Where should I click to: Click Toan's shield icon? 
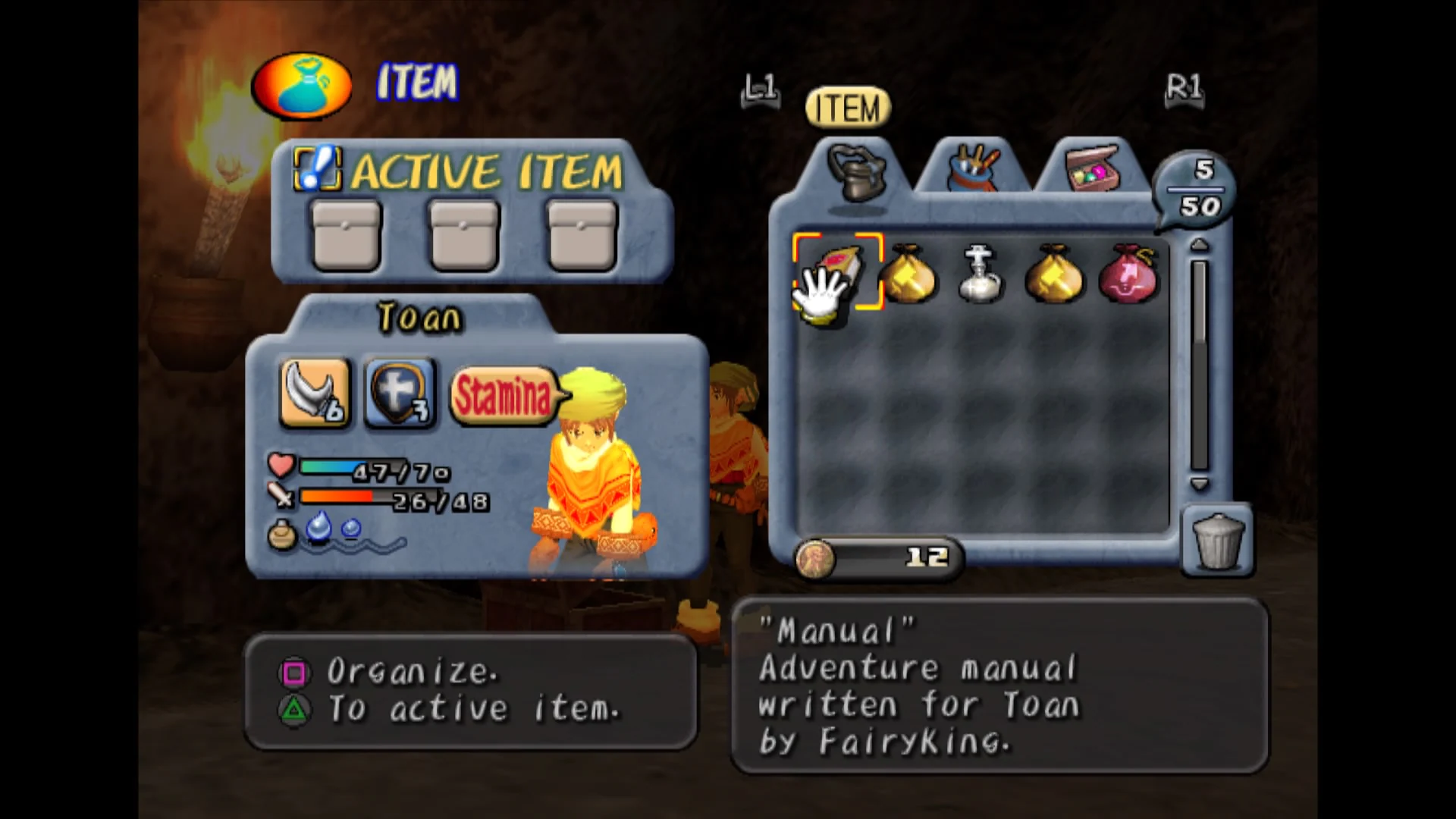[x=398, y=393]
